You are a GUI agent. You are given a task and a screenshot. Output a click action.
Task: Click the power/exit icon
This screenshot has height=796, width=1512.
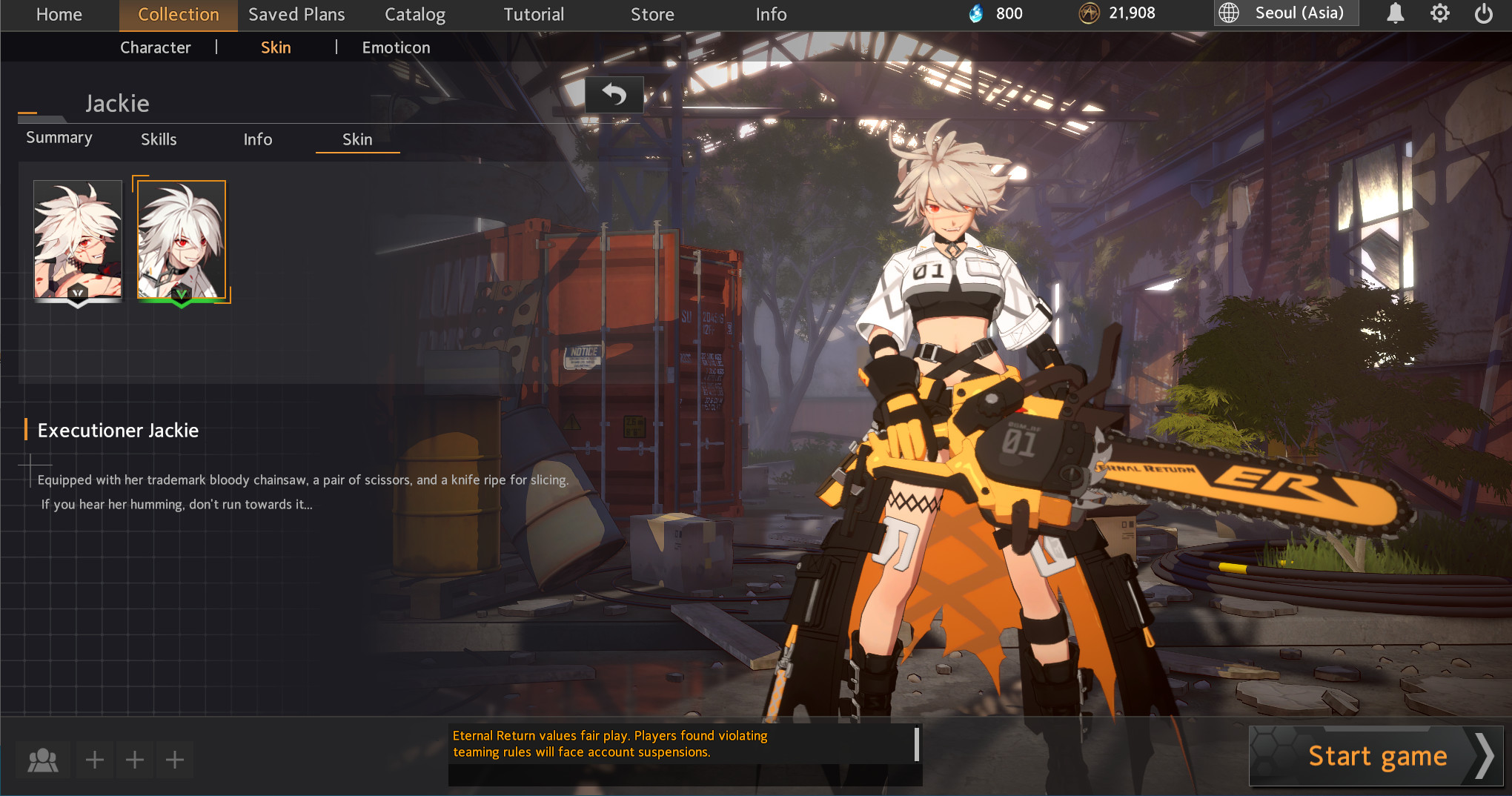click(1485, 13)
